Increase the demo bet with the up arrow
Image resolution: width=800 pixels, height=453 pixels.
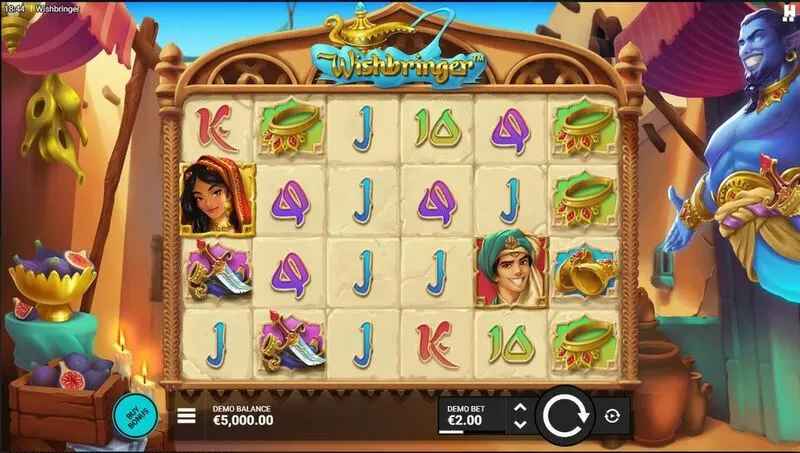tap(519, 408)
